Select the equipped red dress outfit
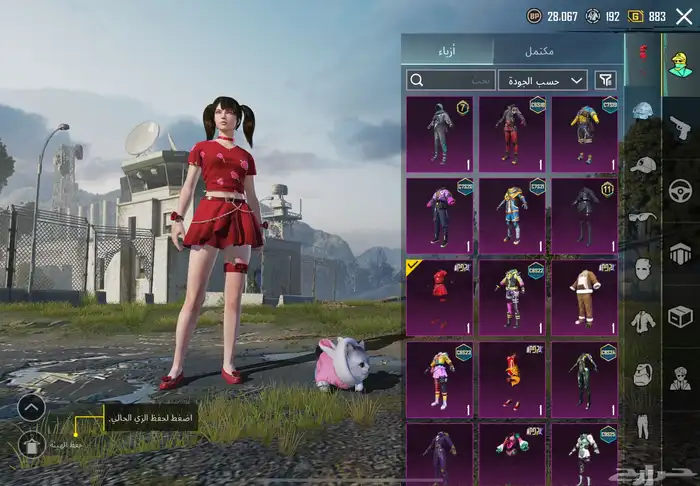This screenshot has height=486, width=700. [439, 297]
